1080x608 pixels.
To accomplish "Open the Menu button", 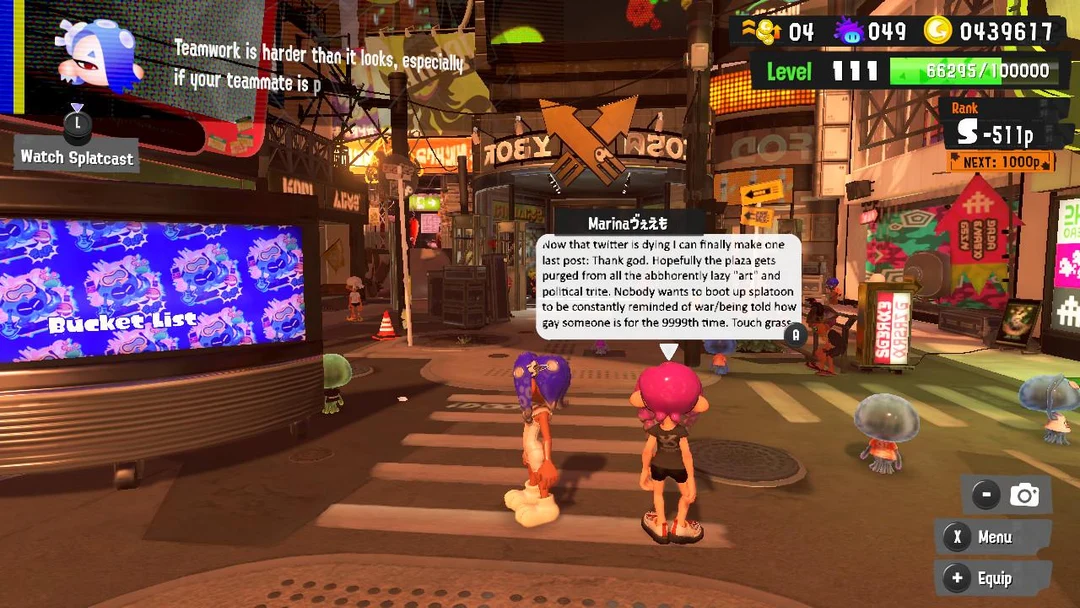I will pyautogui.click(x=993, y=537).
